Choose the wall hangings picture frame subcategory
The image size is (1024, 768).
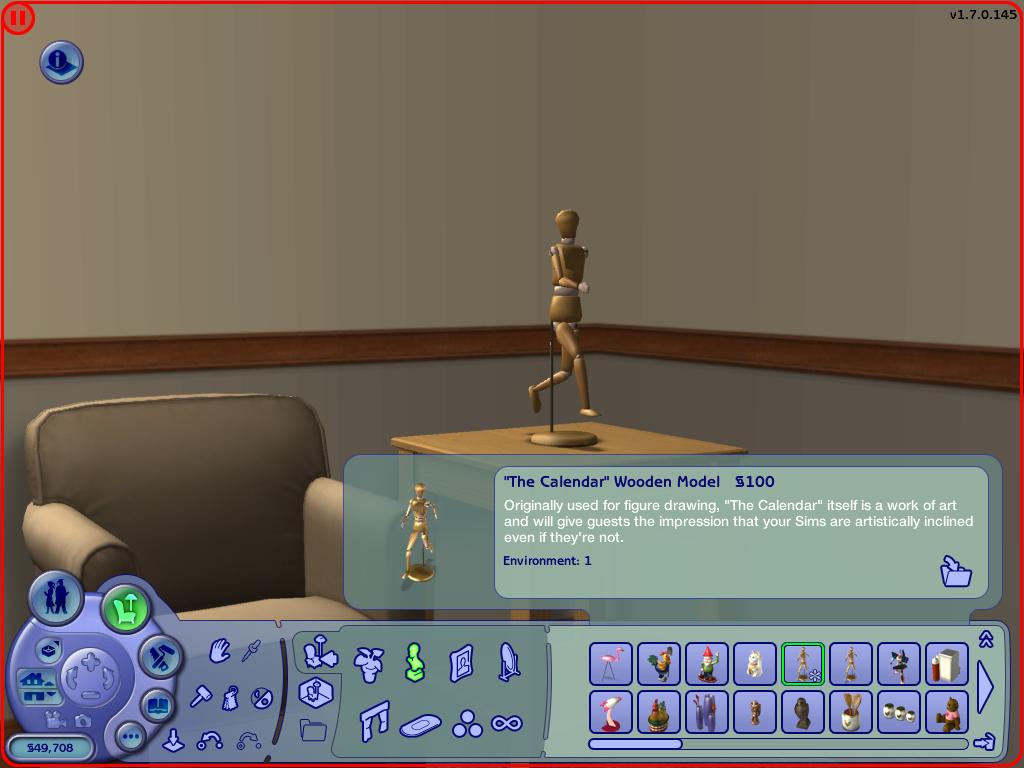pyautogui.click(x=461, y=663)
